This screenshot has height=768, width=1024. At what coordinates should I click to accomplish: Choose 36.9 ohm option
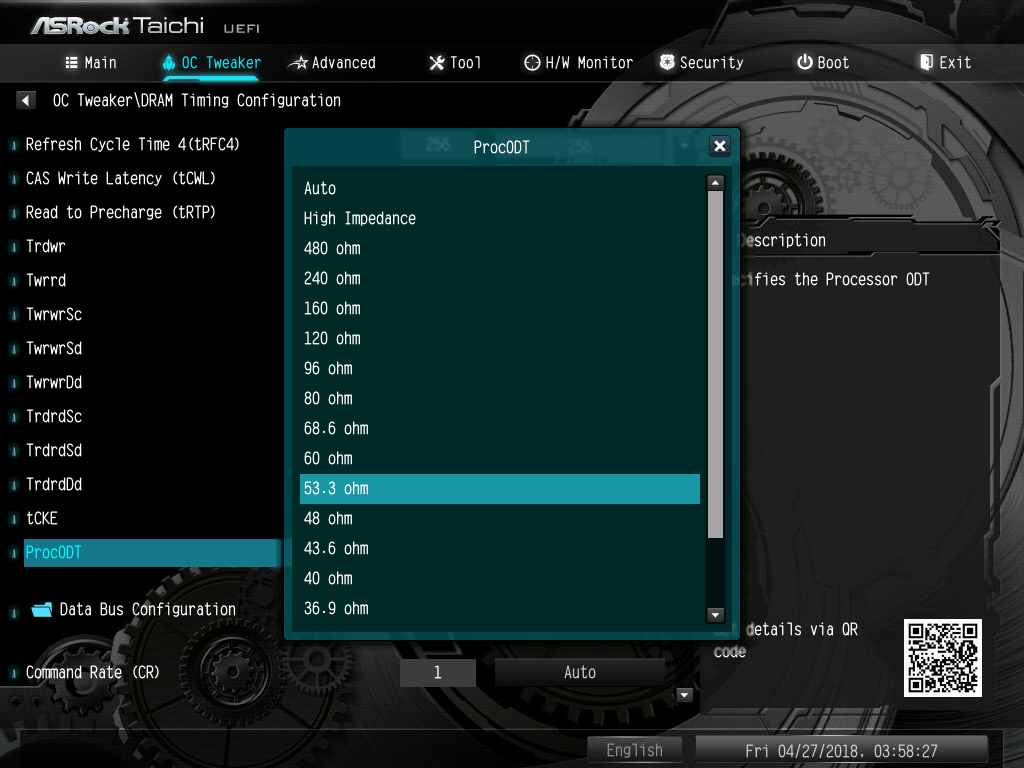point(336,609)
